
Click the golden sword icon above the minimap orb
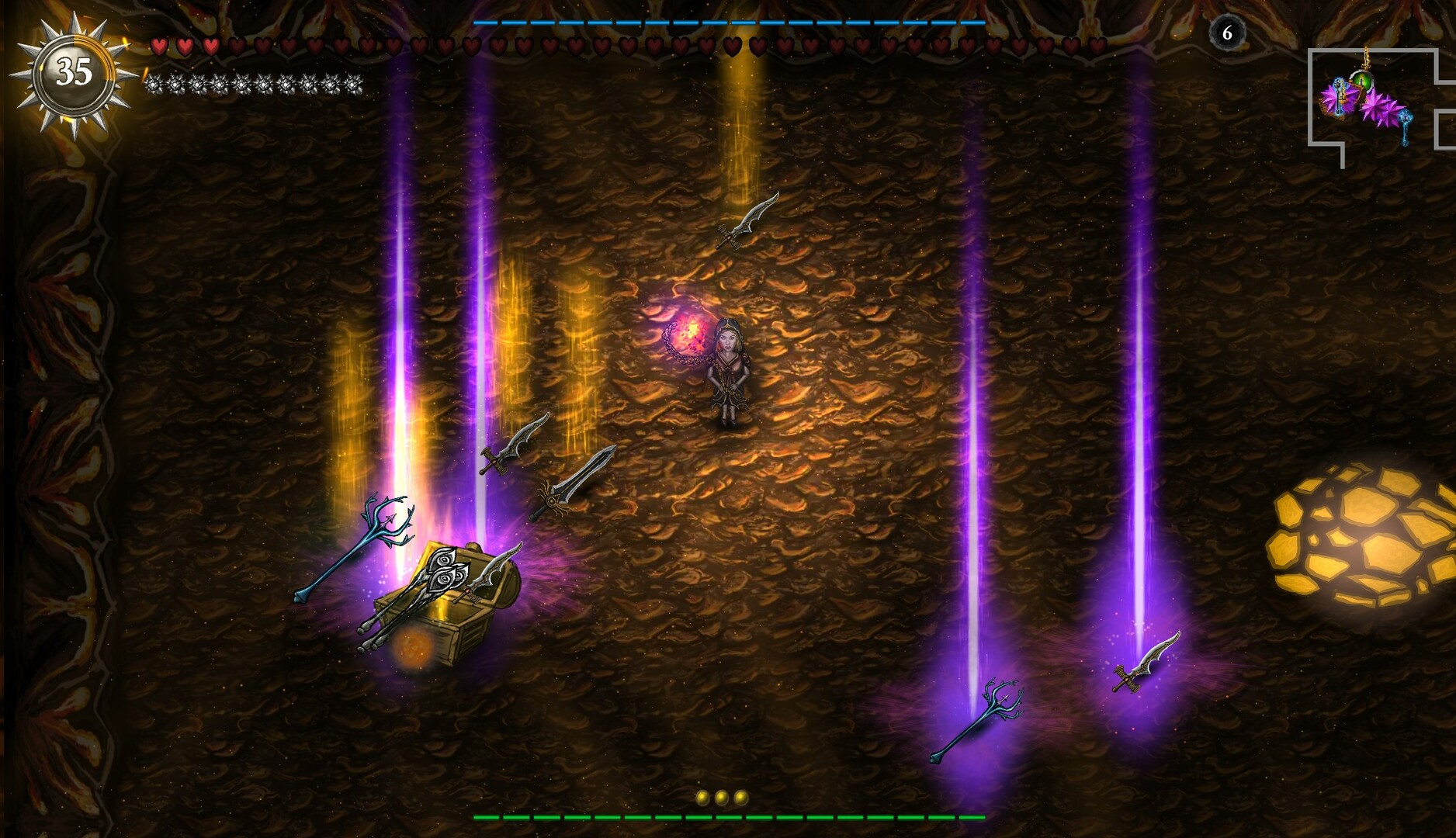click(1367, 57)
